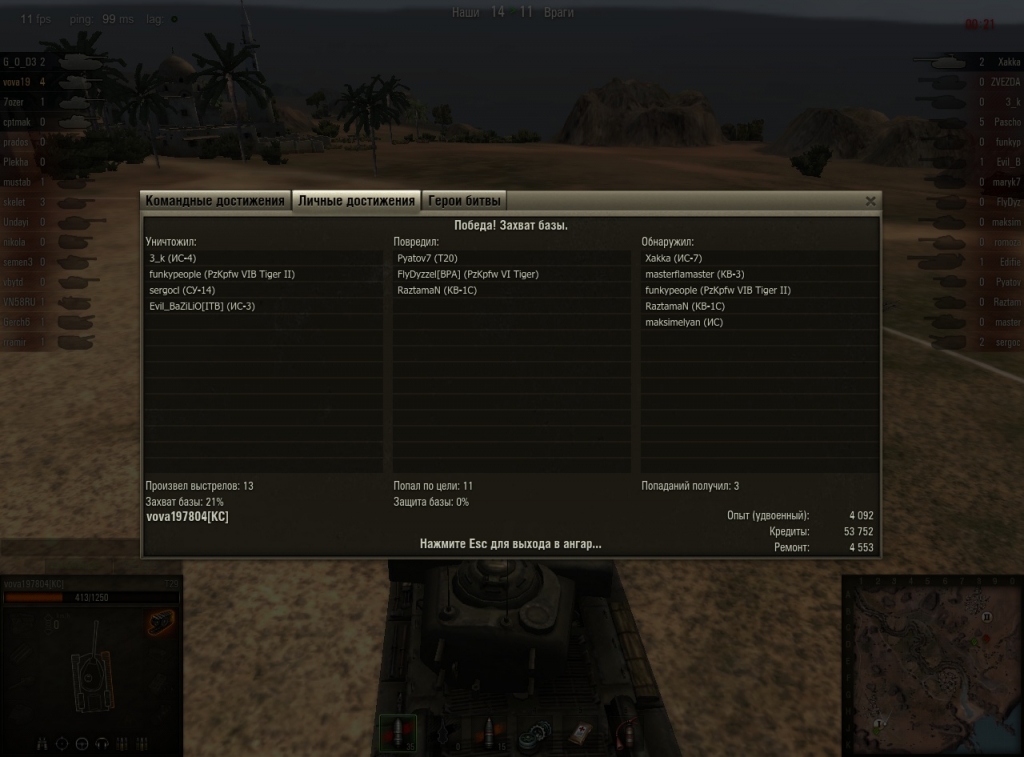This screenshot has height=757, width=1024.
Task: Activate the first aid kit consumable
Action: 578,733
